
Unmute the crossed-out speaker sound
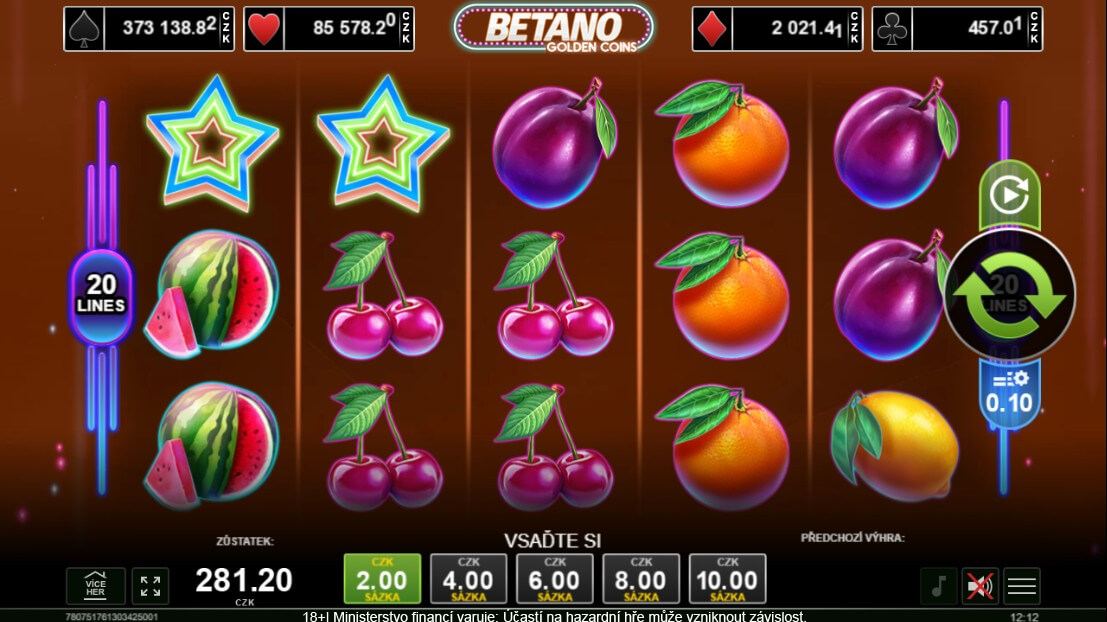980,586
